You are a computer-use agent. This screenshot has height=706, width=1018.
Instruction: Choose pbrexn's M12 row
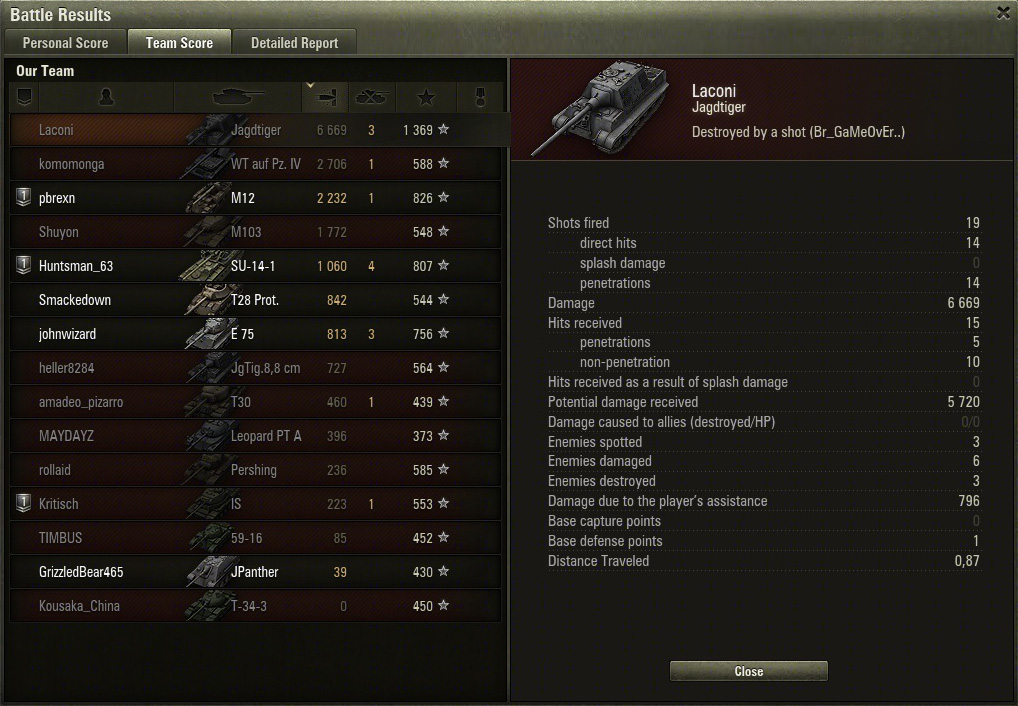[255, 198]
